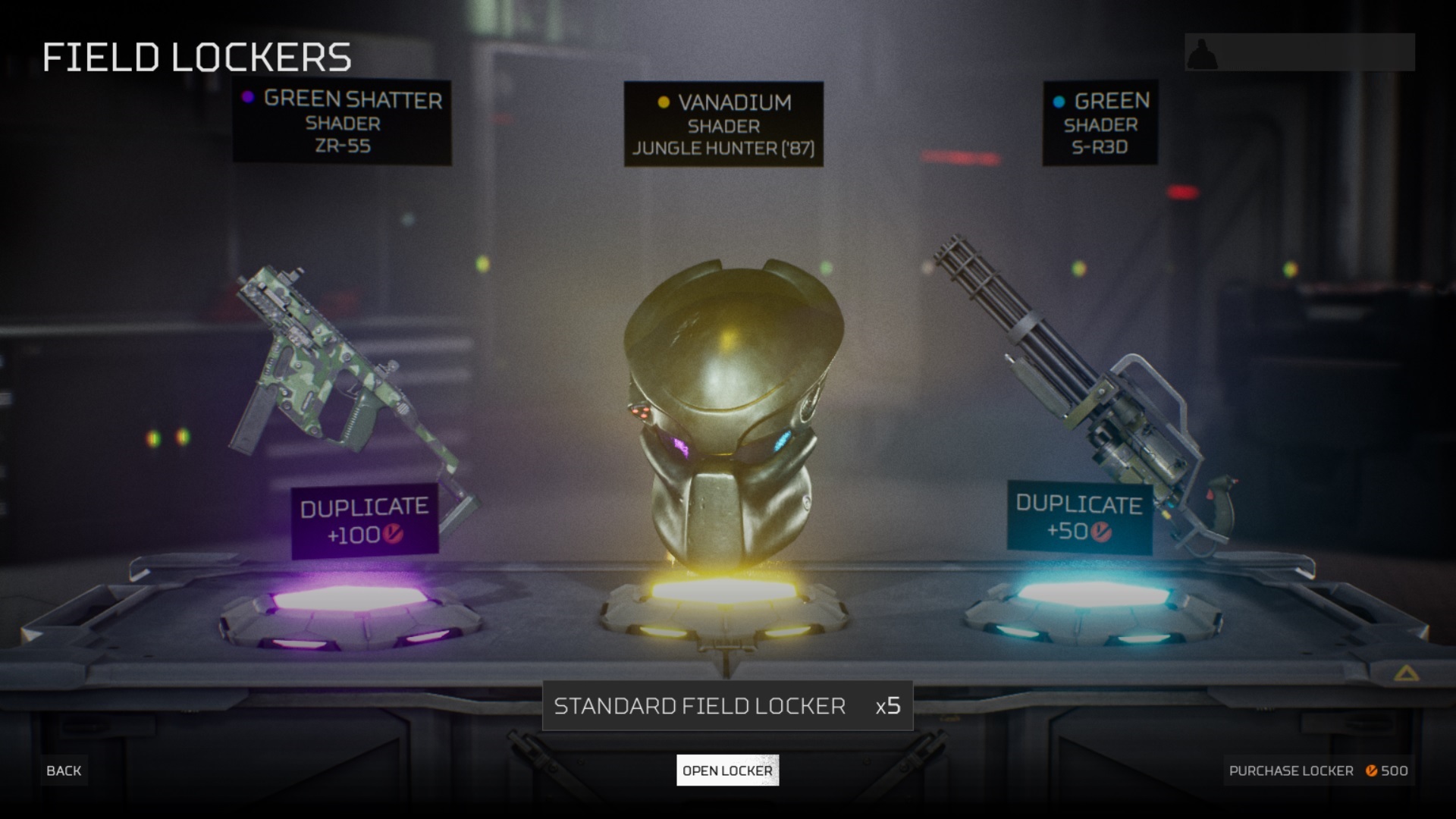
Task: Go back to the previous menu
Action: (64, 770)
